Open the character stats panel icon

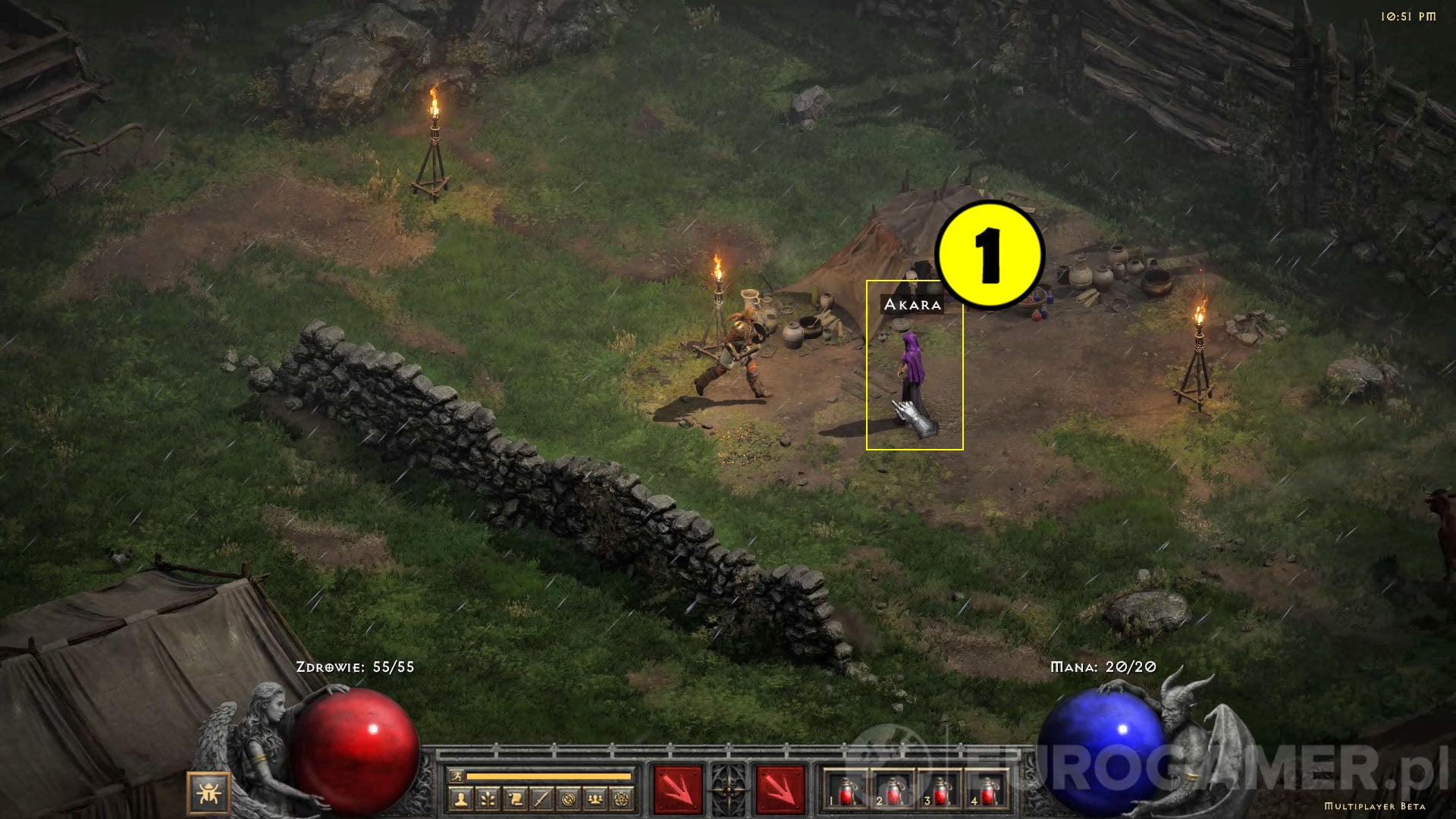point(460,799)
